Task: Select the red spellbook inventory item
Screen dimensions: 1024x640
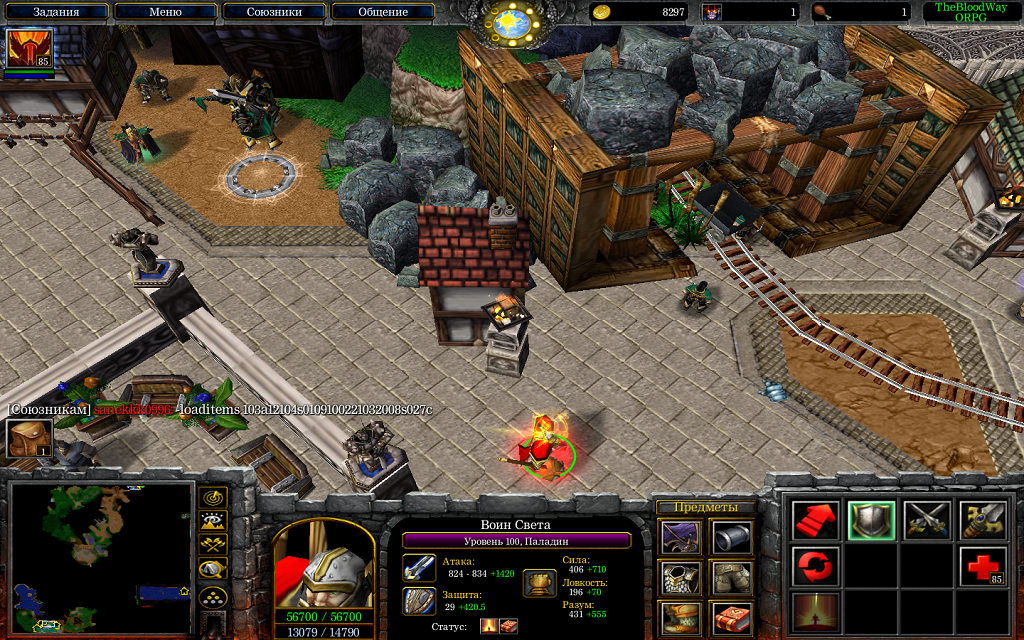Action: pyautogui.click(x=731, y=618)
